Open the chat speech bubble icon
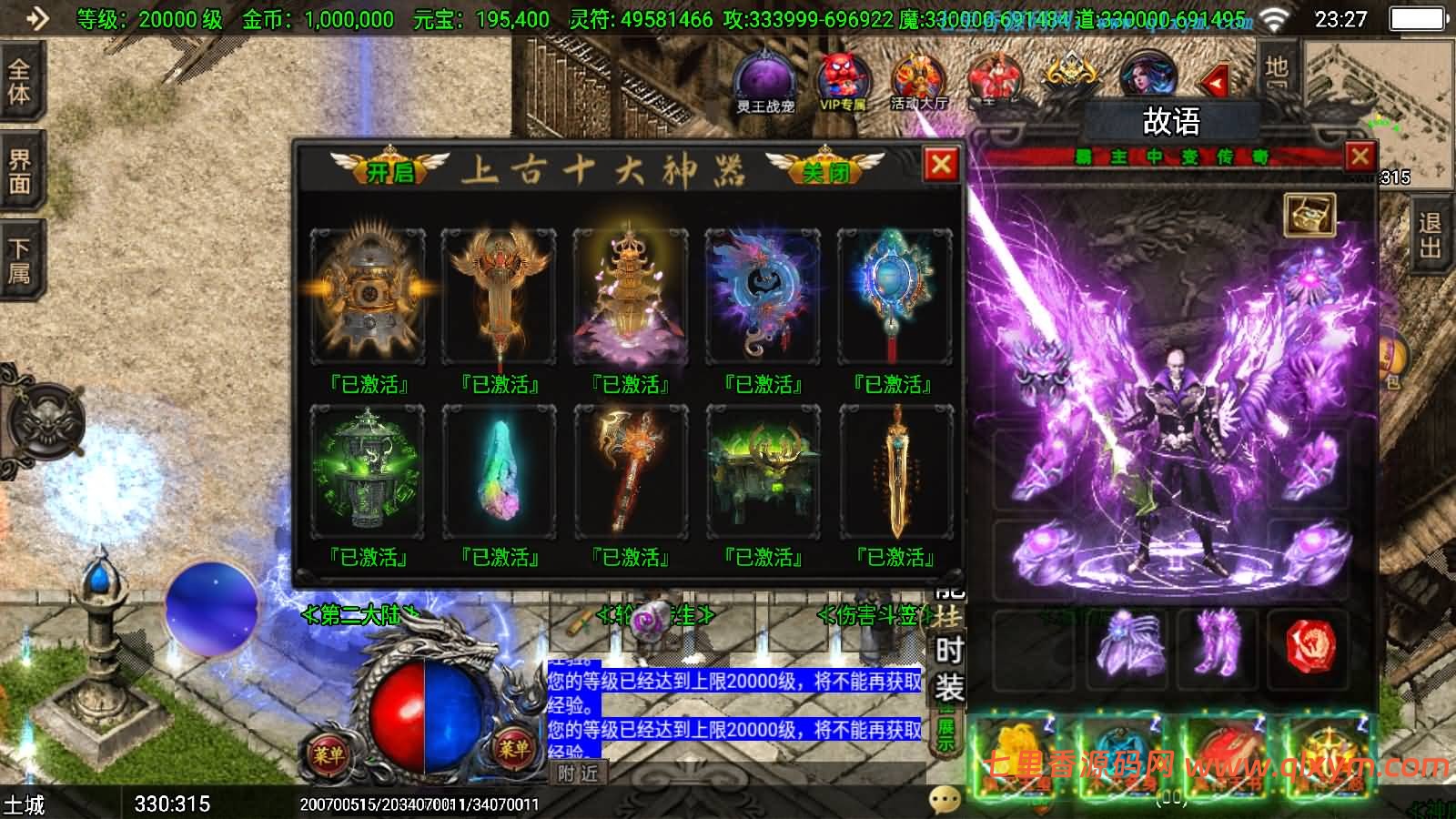The width and height of the screenshot is (1456, 819). pyautogui.click(x=945, y=799)
